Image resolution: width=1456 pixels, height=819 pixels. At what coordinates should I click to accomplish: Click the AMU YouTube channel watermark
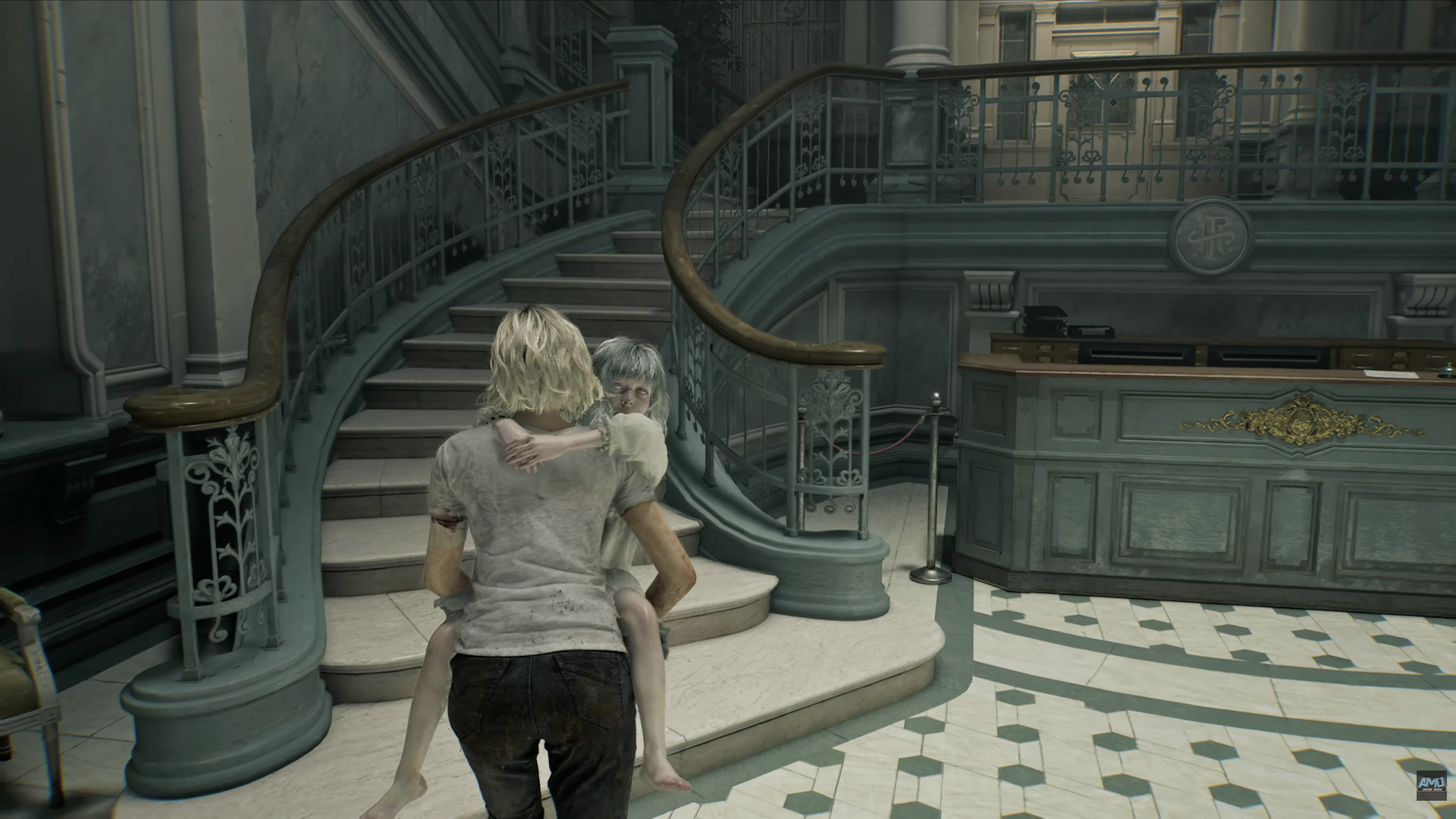pyautogui.click(x=1431, y=786)
